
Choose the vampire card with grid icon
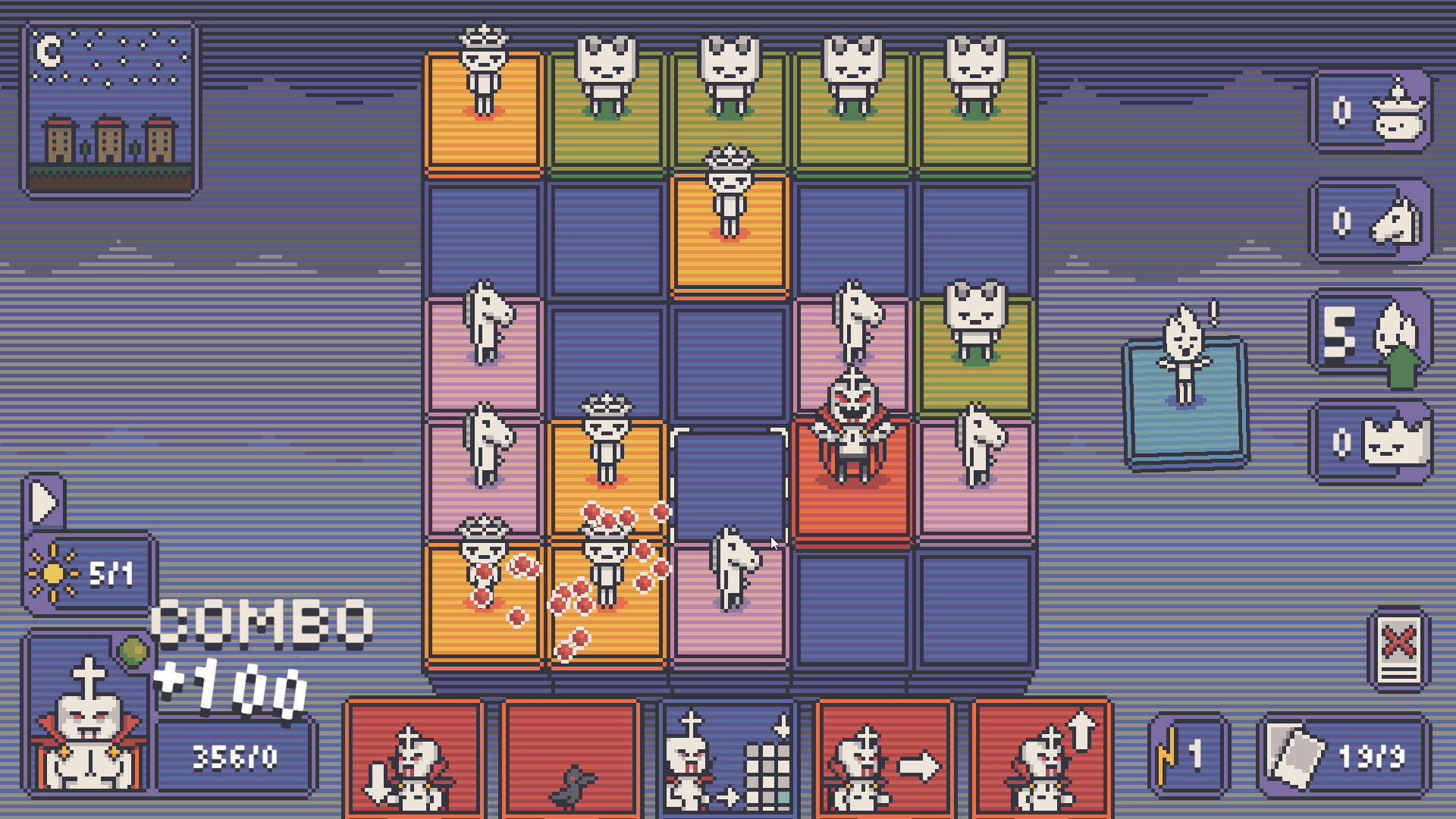point(728,758)
